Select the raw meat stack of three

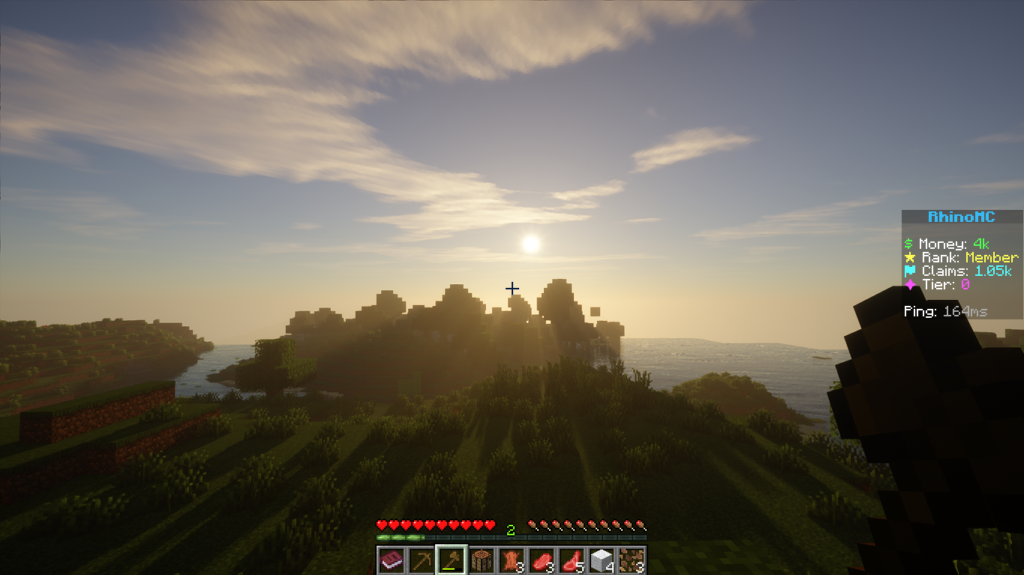pyautogui.click(x=541, y=560)
